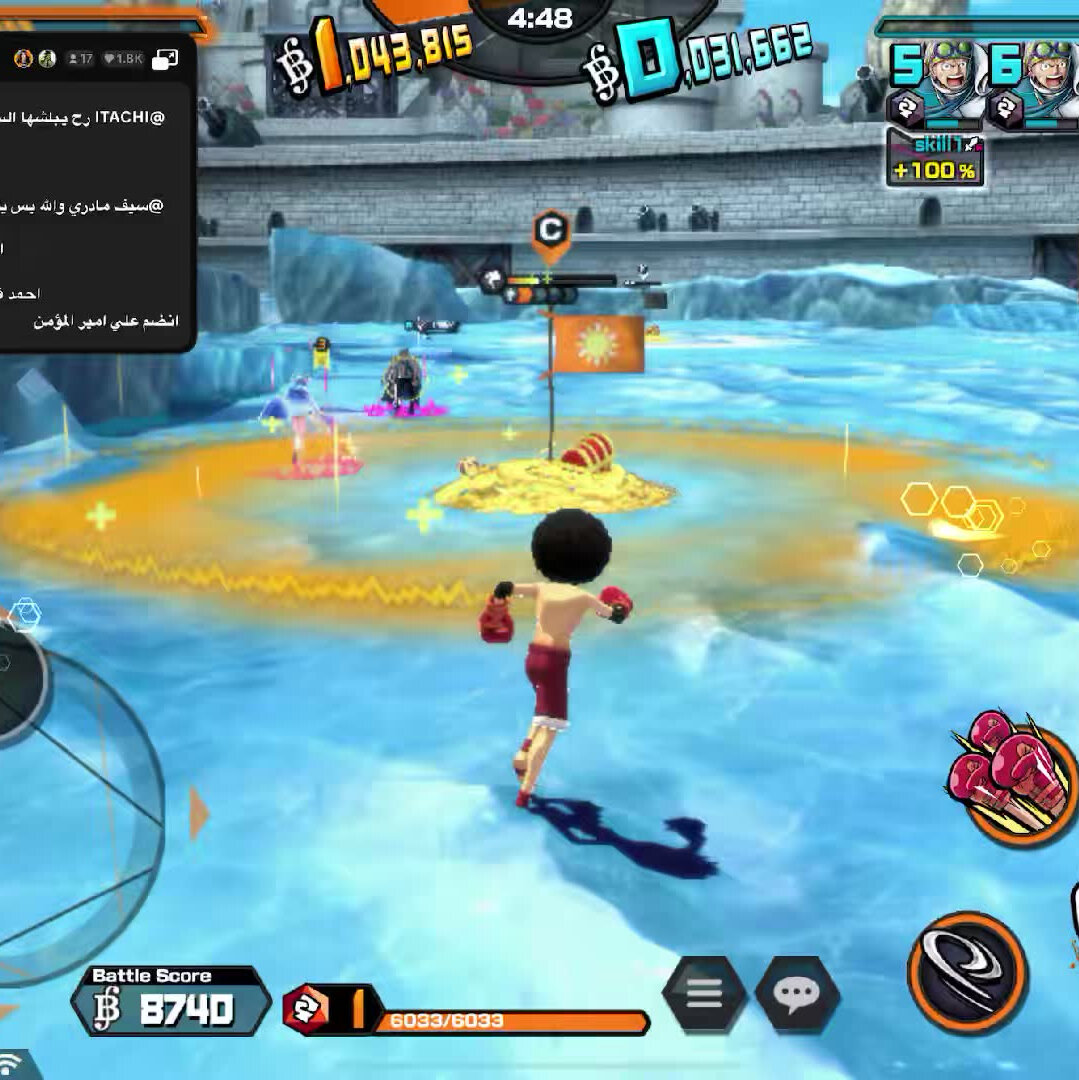The width and height of the screenshot is (1079, 1080).
Task: Activate the boxing gloves punch skill
Action: [1010, 778]
